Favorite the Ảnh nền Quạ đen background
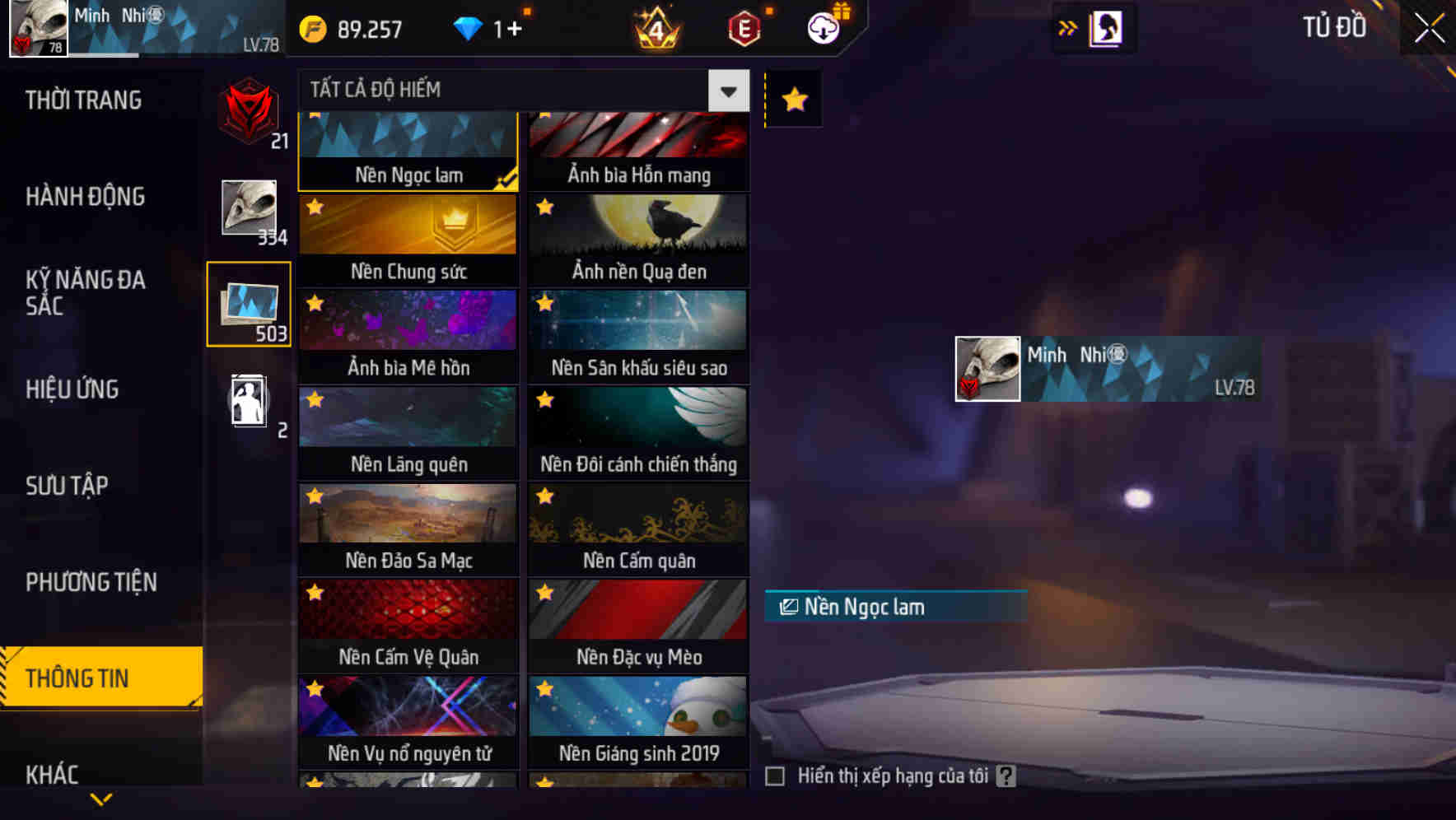 click(543, 207)
